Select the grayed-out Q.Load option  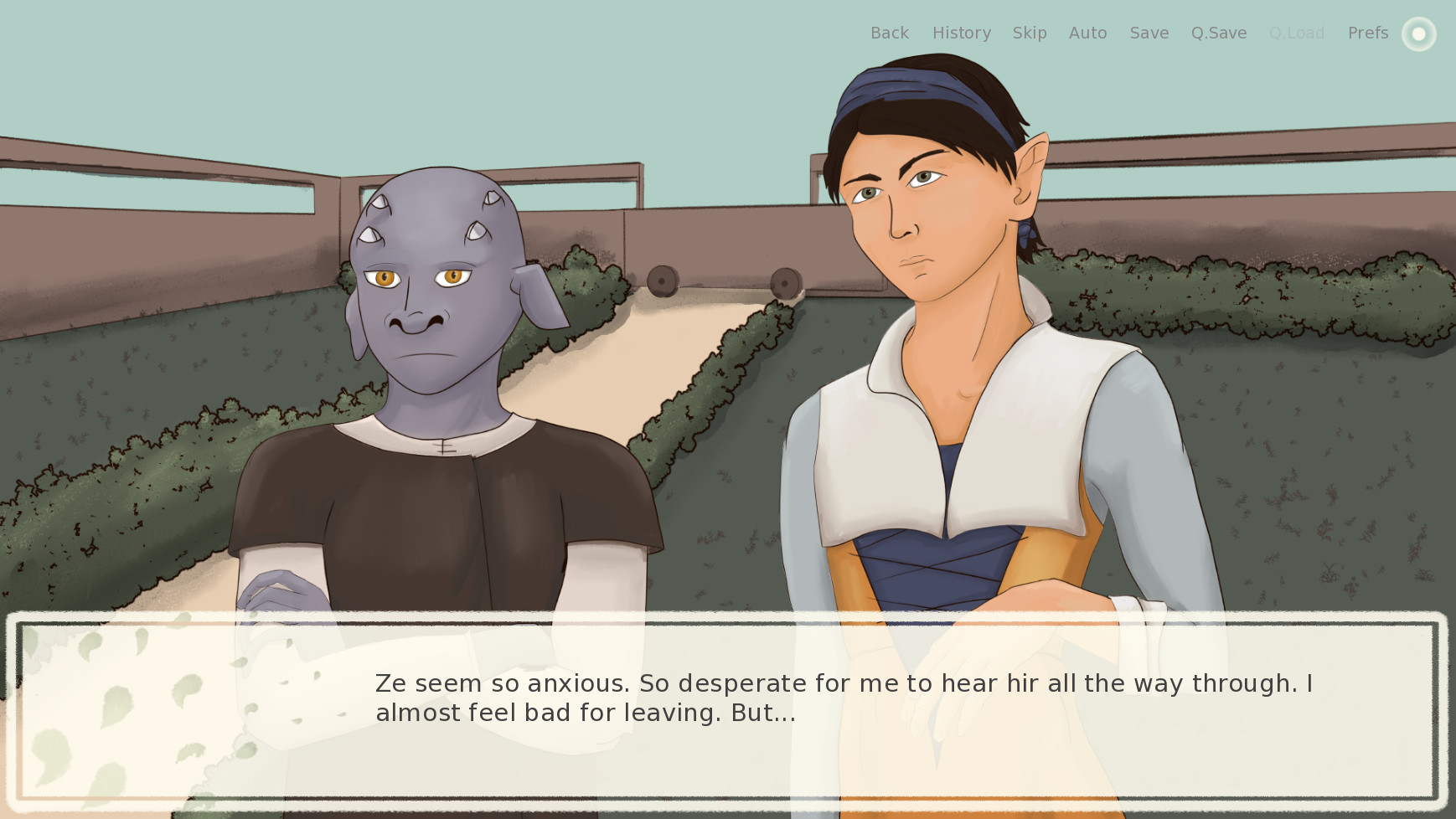[1296, 33]
